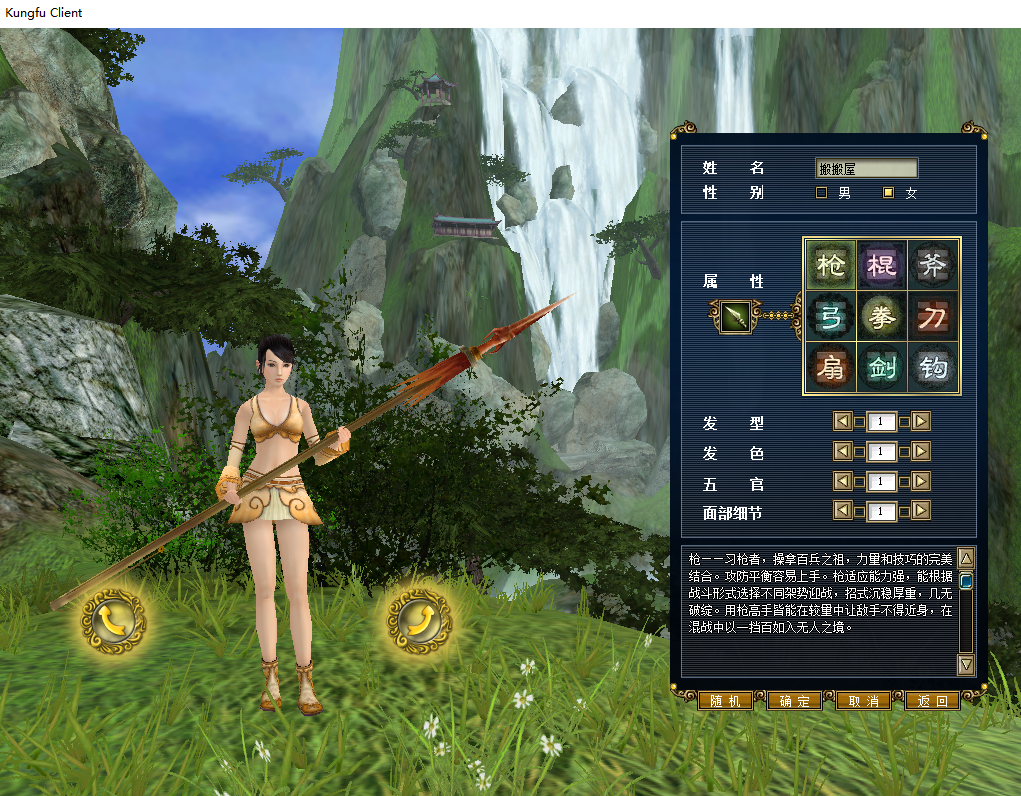
Task: Confirm the character with the 确定 button
Action: [x=794, y=701]
